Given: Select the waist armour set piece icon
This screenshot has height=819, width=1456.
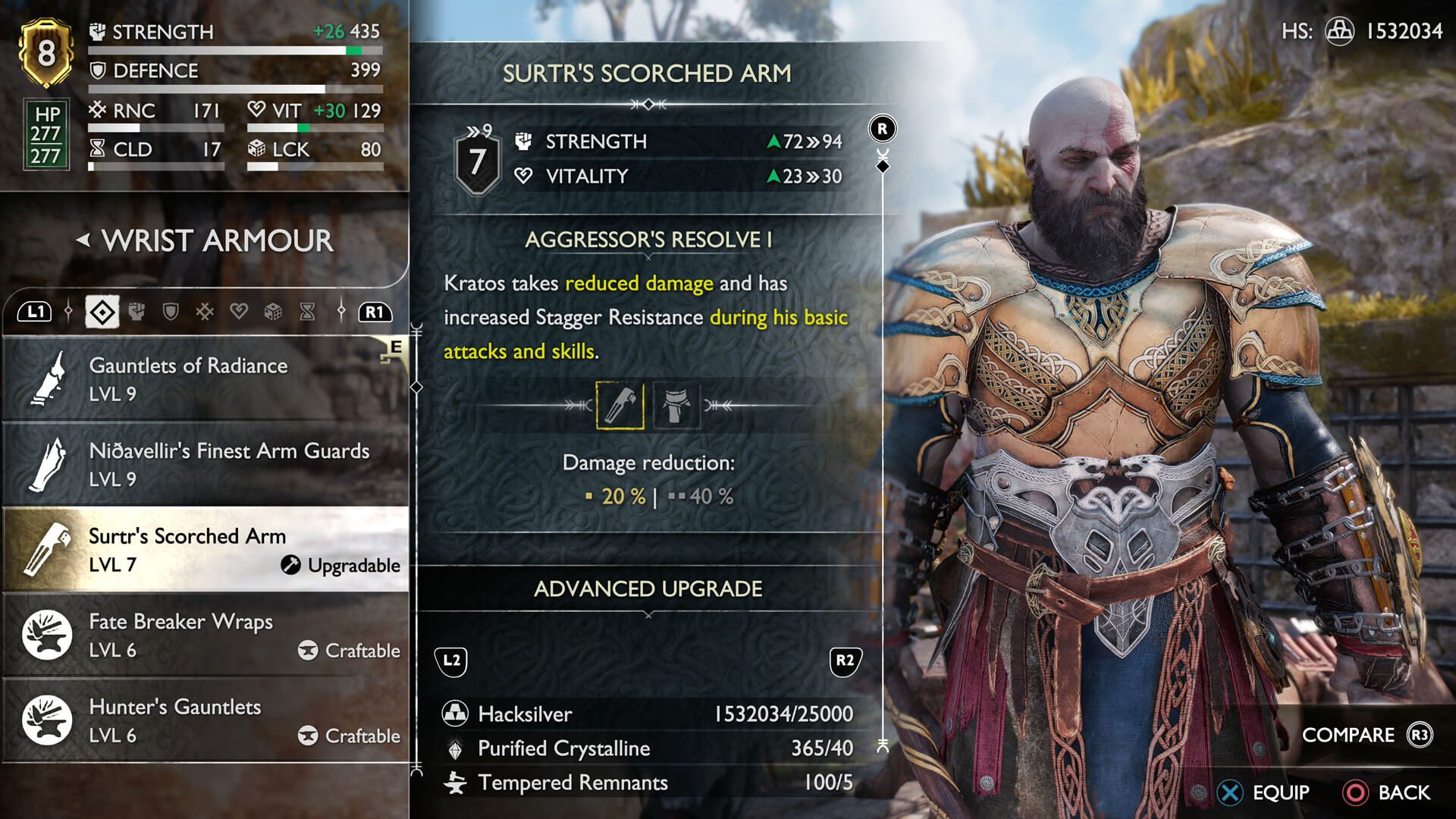Looking at the screenshot, I should (x=676, y=406).
